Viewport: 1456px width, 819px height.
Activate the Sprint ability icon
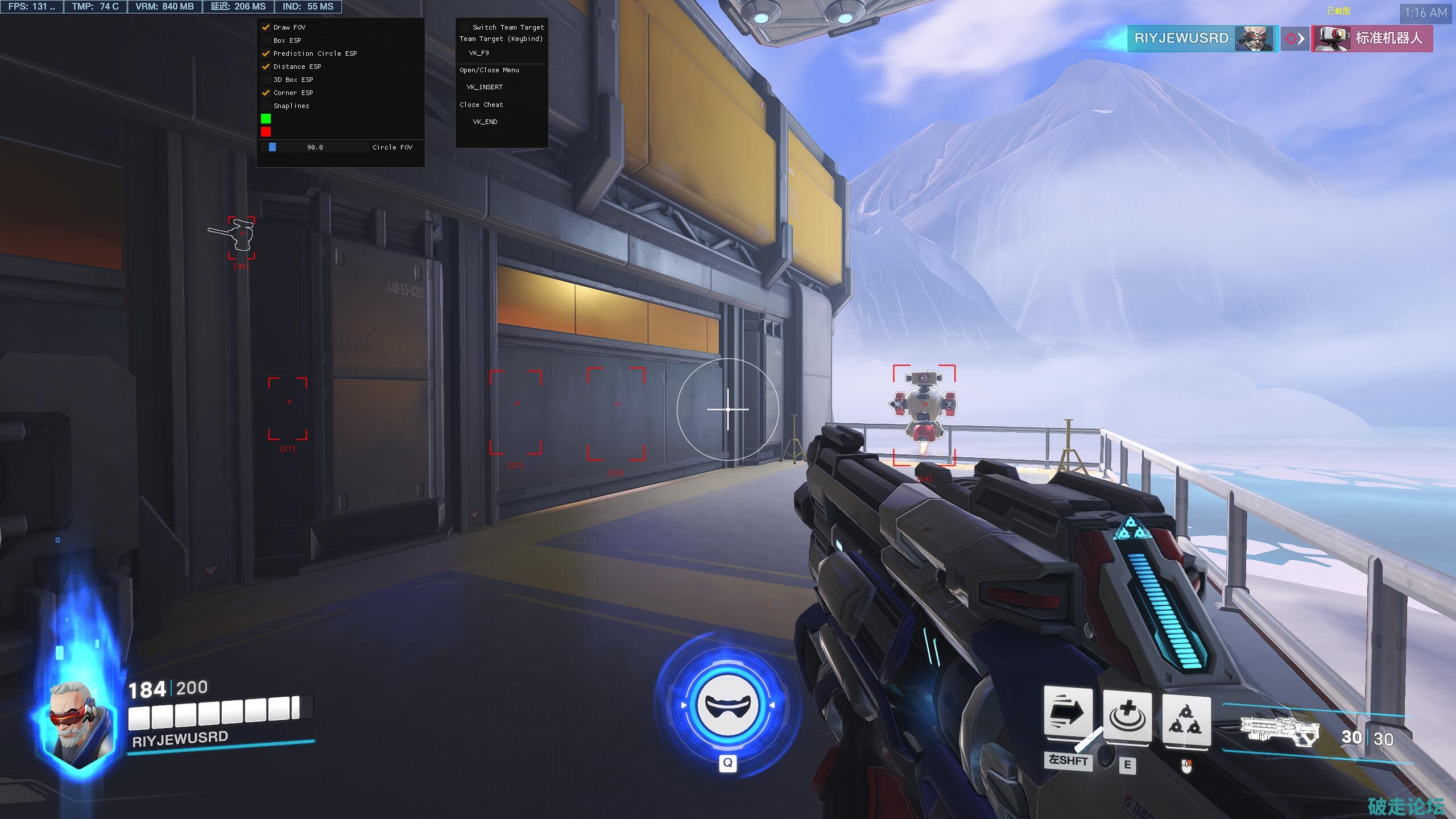point(1068,713)
